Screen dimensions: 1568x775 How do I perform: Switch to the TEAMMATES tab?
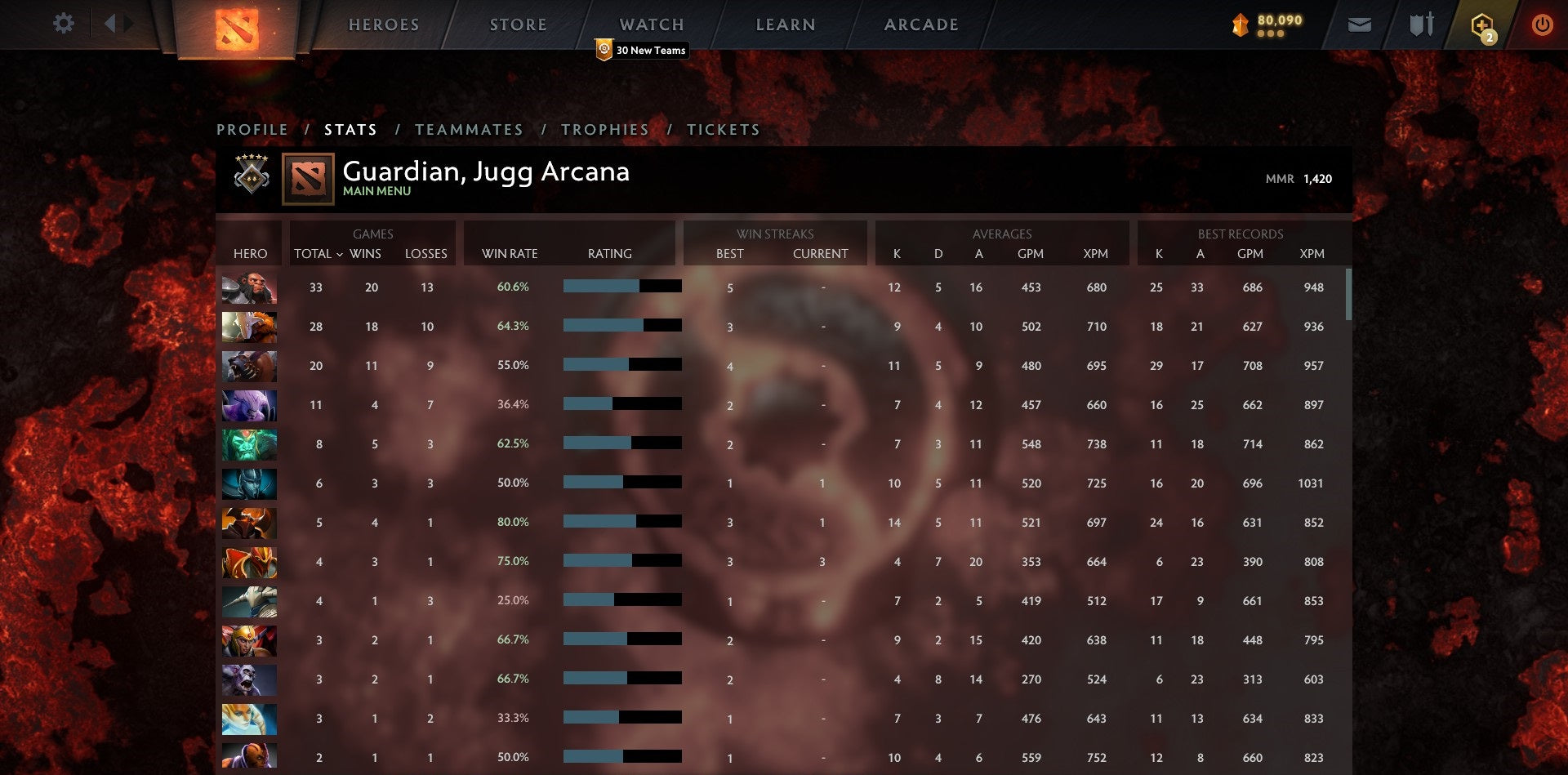(470, 129)
